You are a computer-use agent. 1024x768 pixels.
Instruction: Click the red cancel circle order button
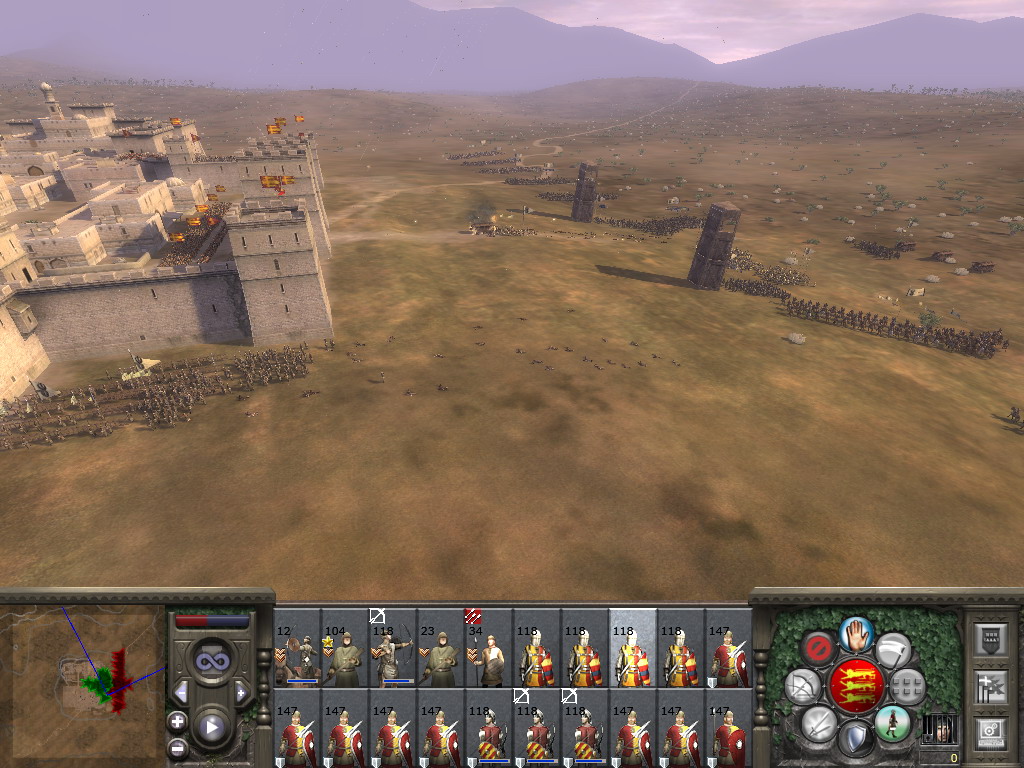(818, 649)
